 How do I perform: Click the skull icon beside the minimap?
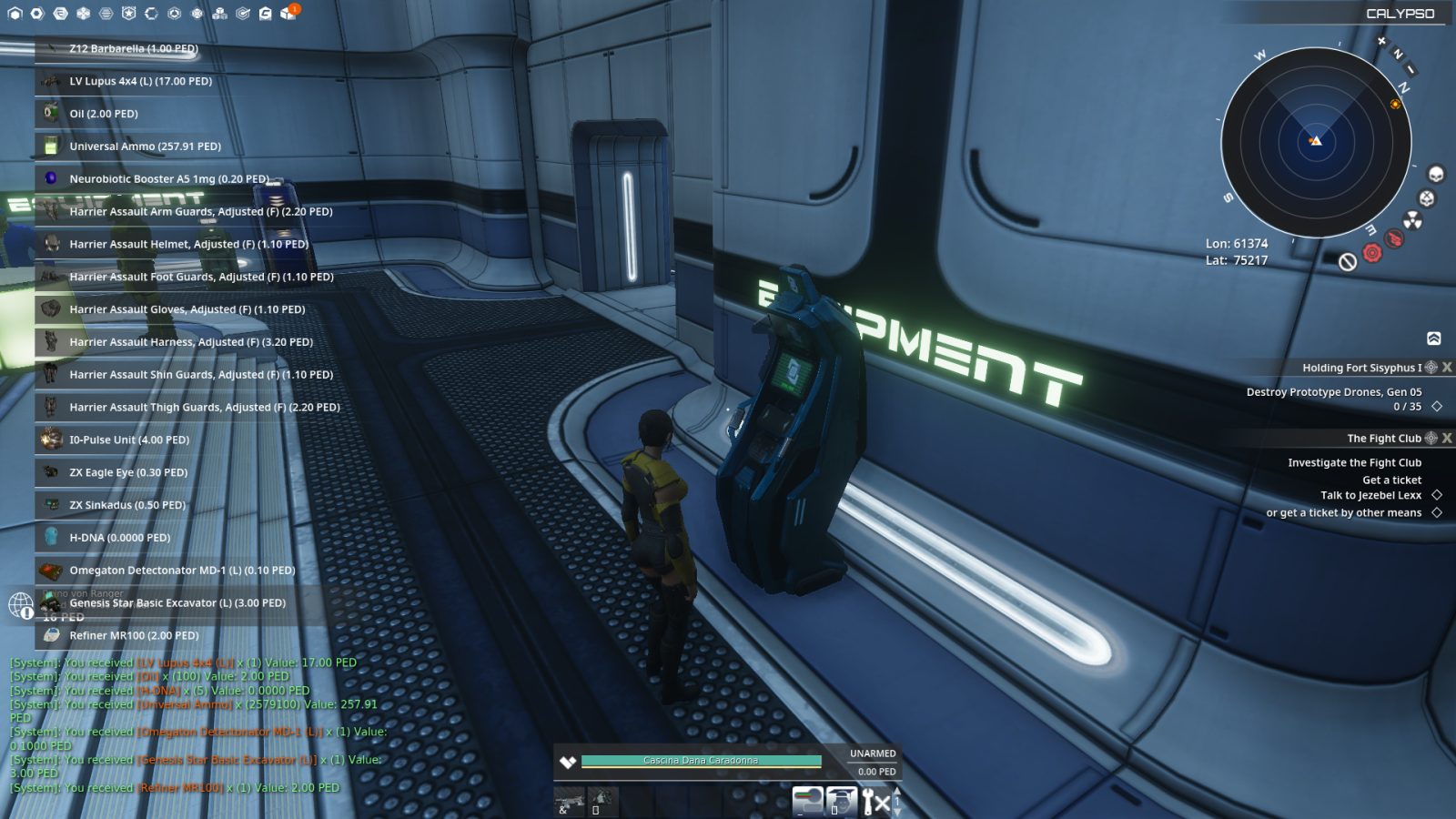[x=1436, y=173]
